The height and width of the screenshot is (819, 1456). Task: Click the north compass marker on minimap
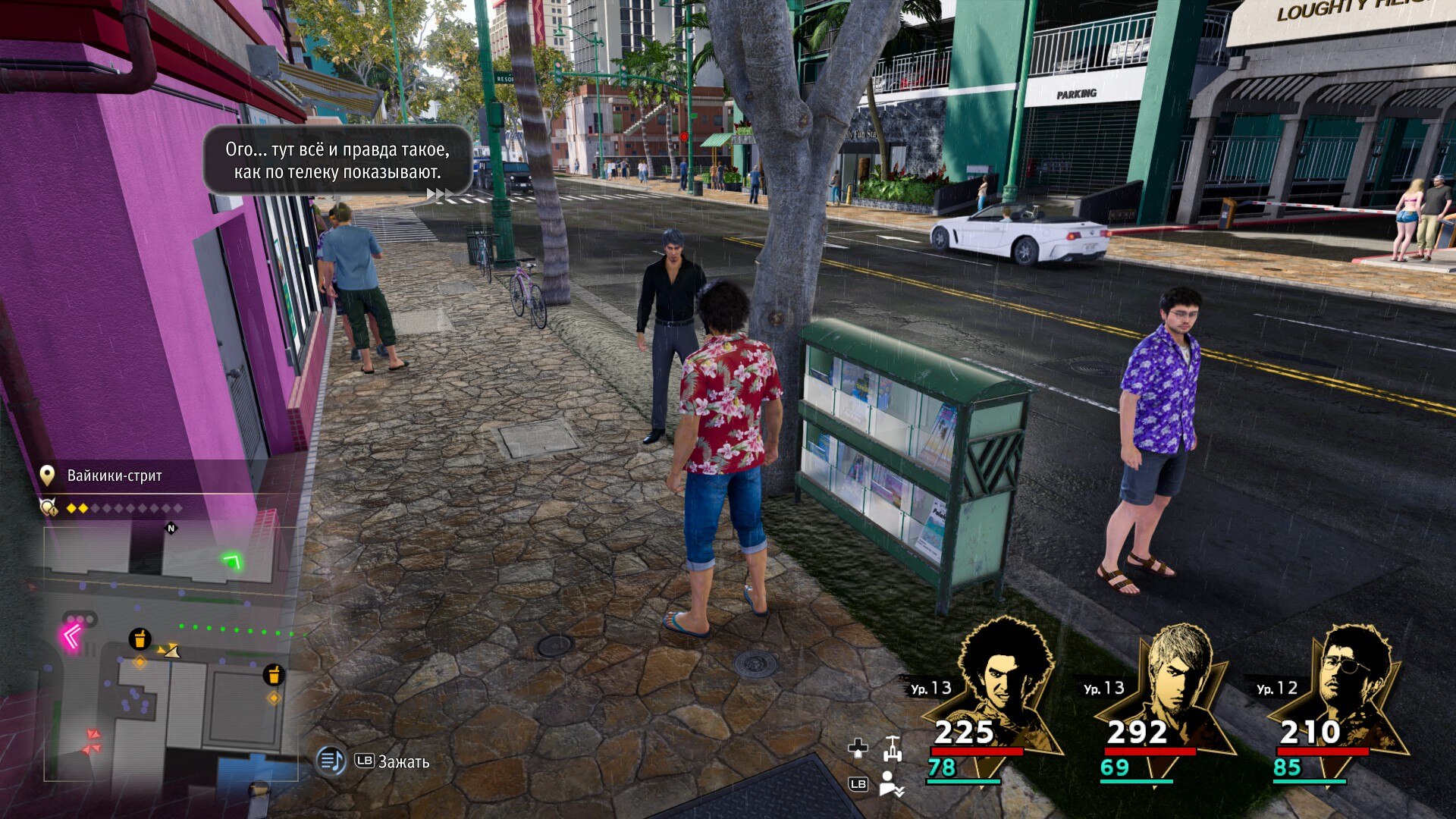[x=171, y=529]
